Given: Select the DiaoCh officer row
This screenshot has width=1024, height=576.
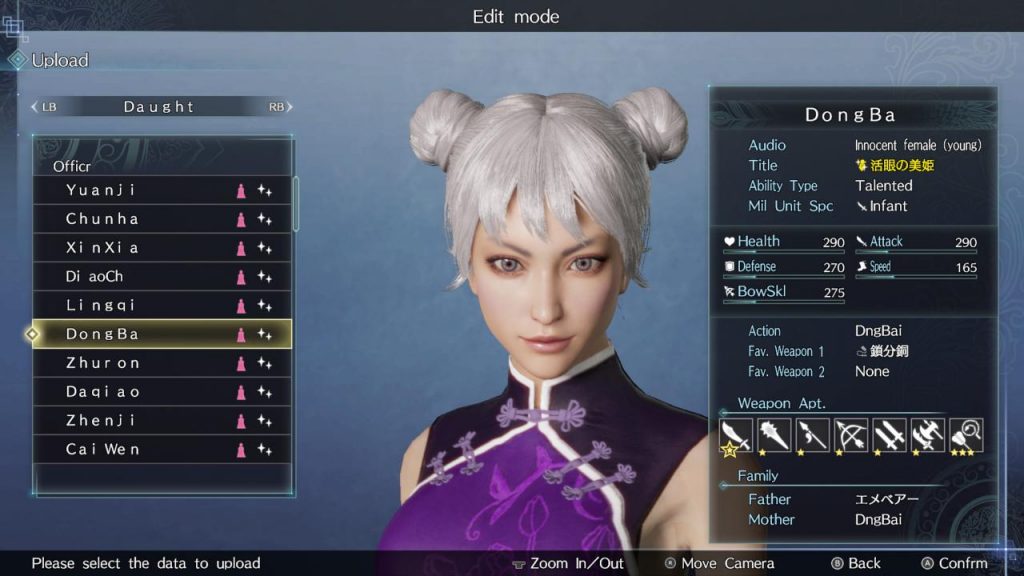Looking at the screenshot, I should tap(162, 277).
